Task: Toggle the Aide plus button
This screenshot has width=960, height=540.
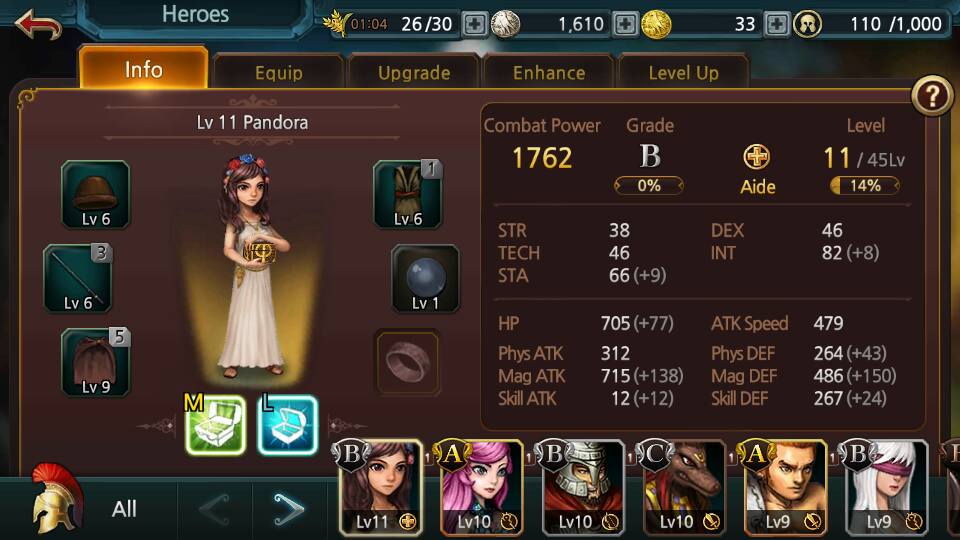Action: tap(757, 158)
